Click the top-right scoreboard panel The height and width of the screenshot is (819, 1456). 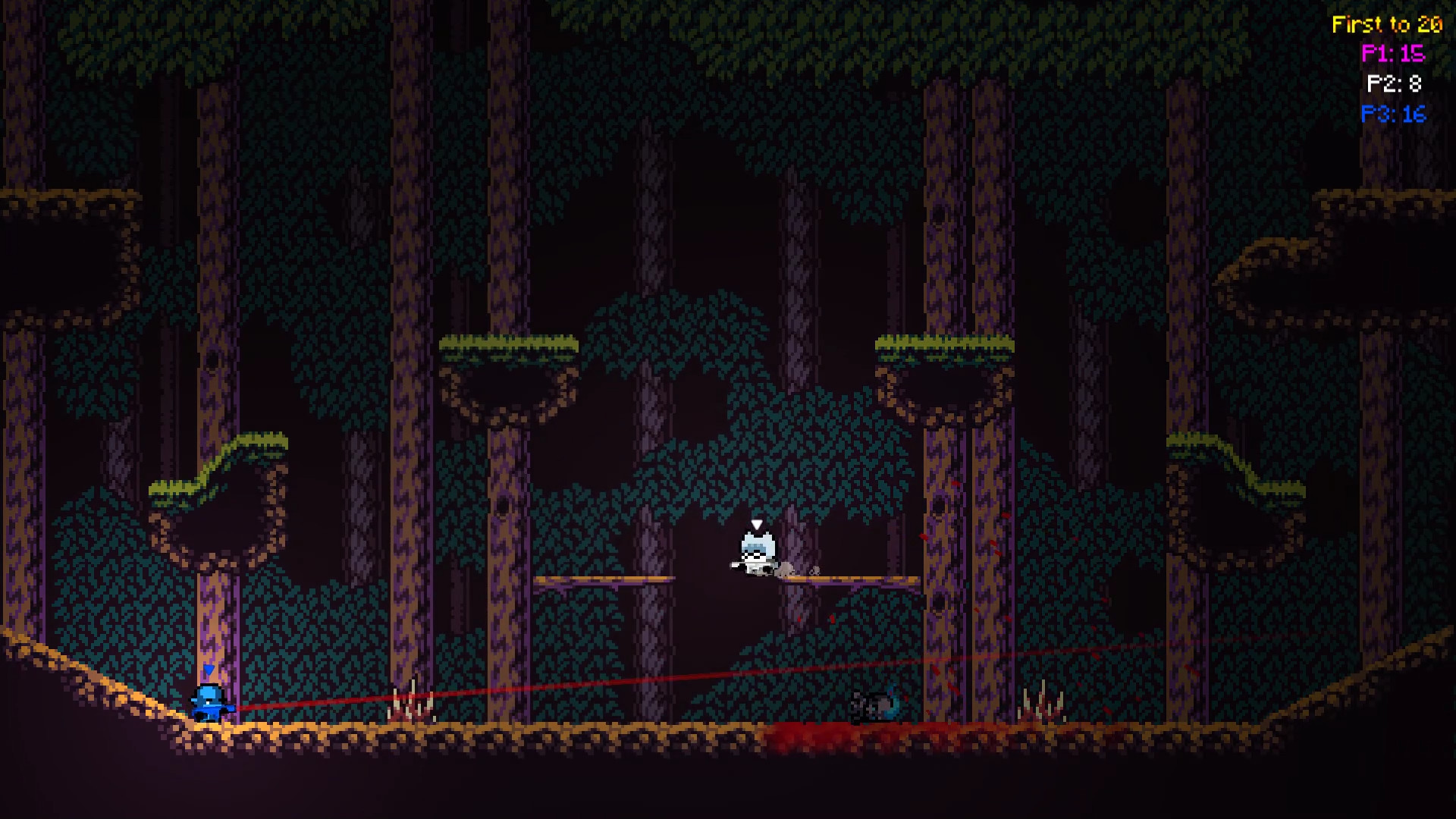tap(1395, 68)
